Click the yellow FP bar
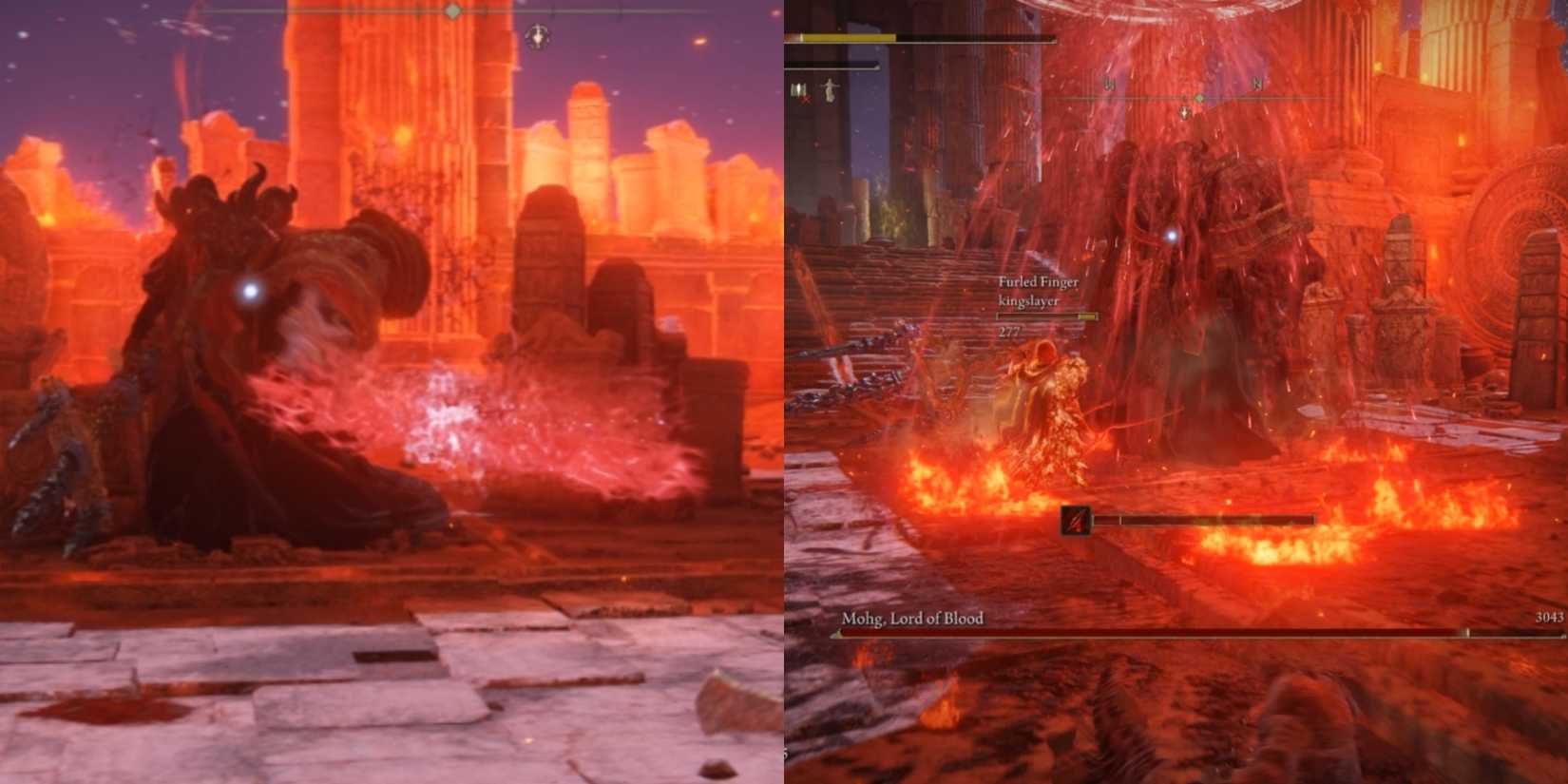 (846, 37)
